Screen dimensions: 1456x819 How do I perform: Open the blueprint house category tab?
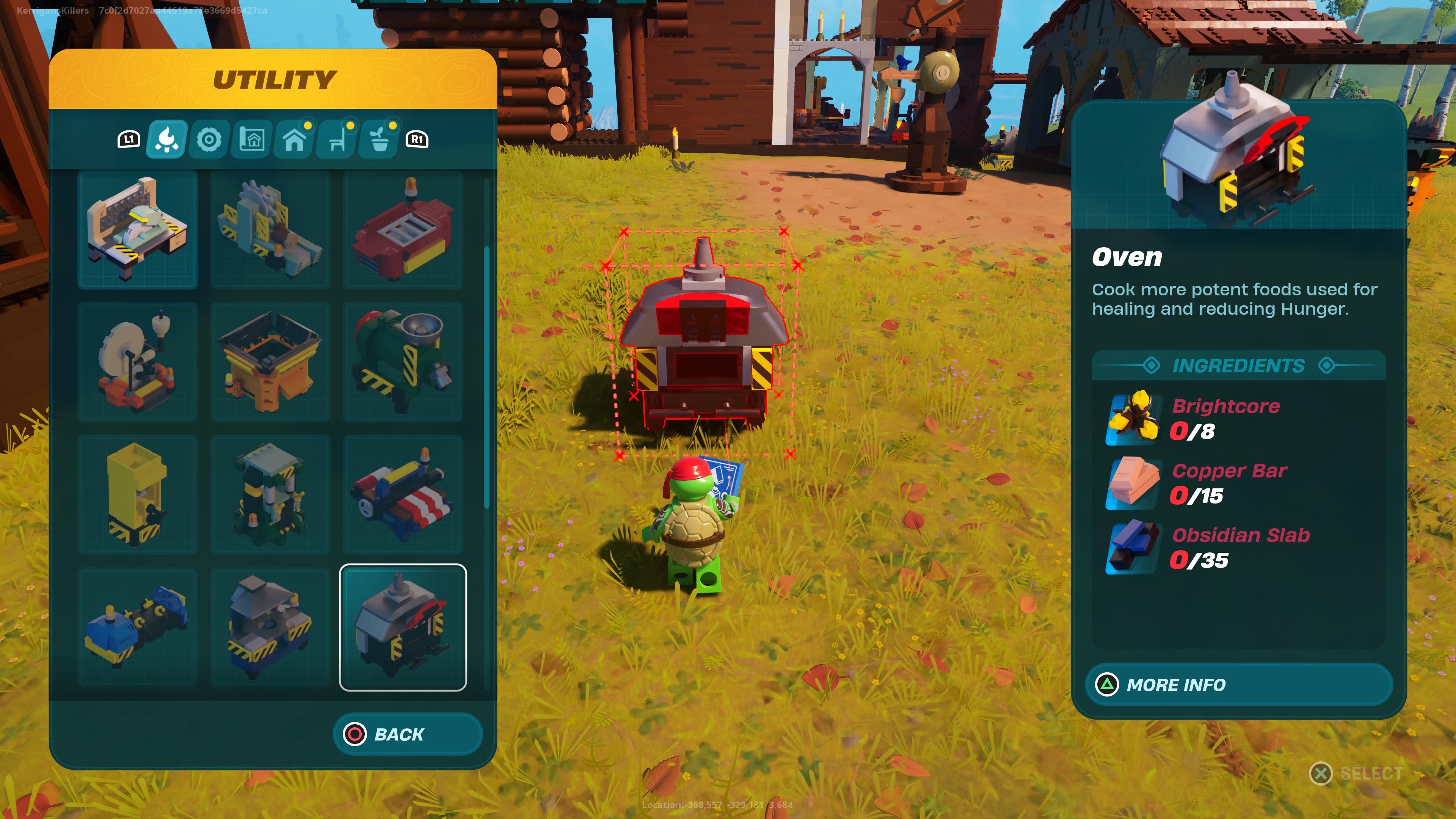[x=252, y=139]
